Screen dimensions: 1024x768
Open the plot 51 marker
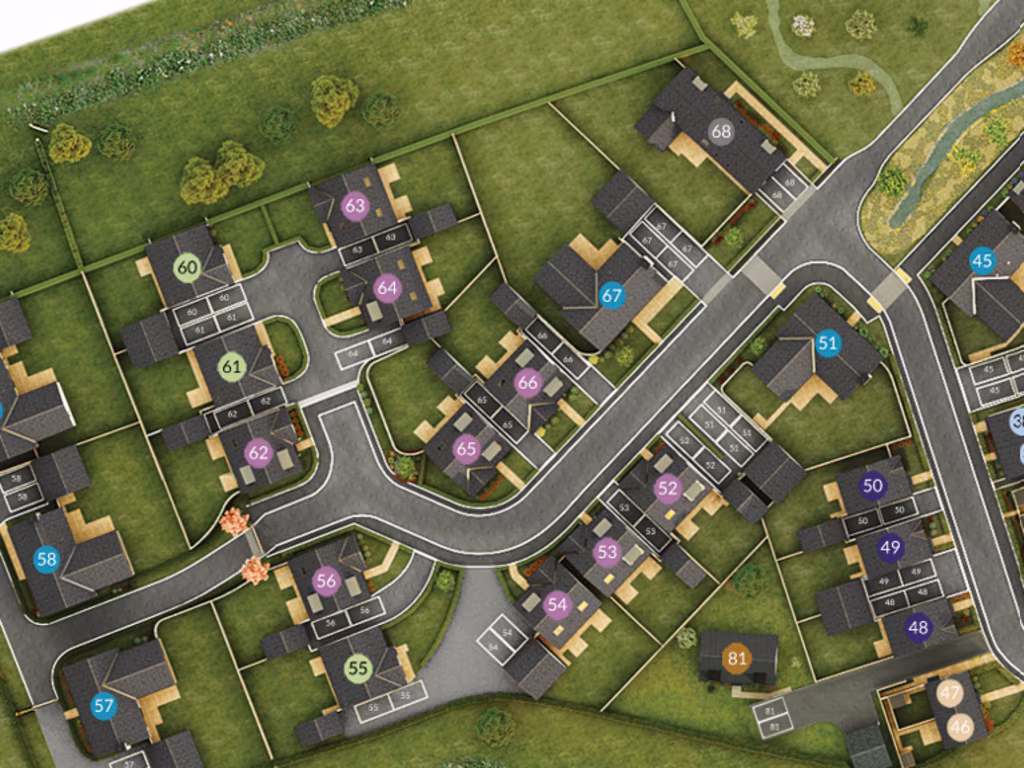827,344
